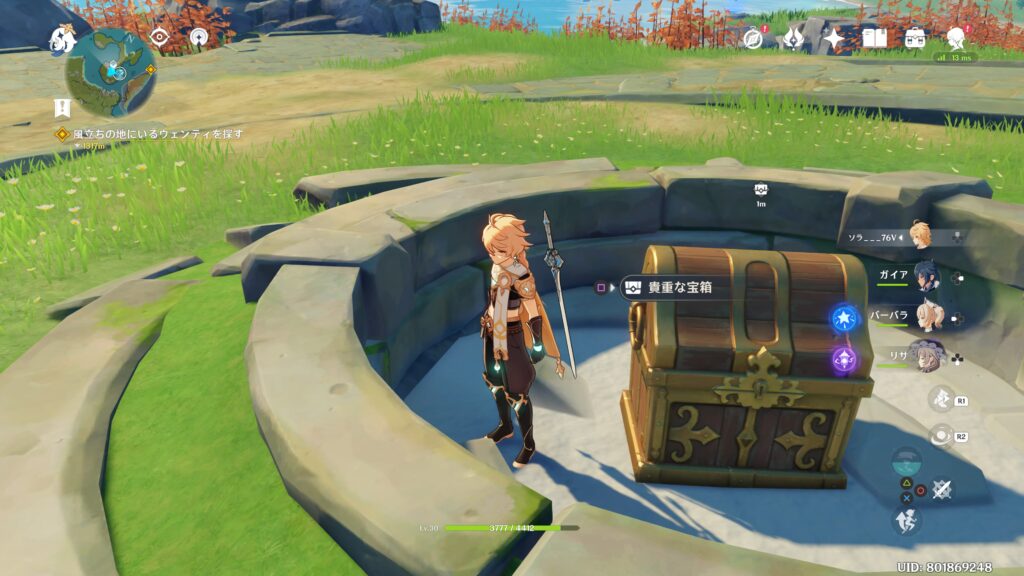
Task: Open the winged battle pass icon
Action: 794,38
